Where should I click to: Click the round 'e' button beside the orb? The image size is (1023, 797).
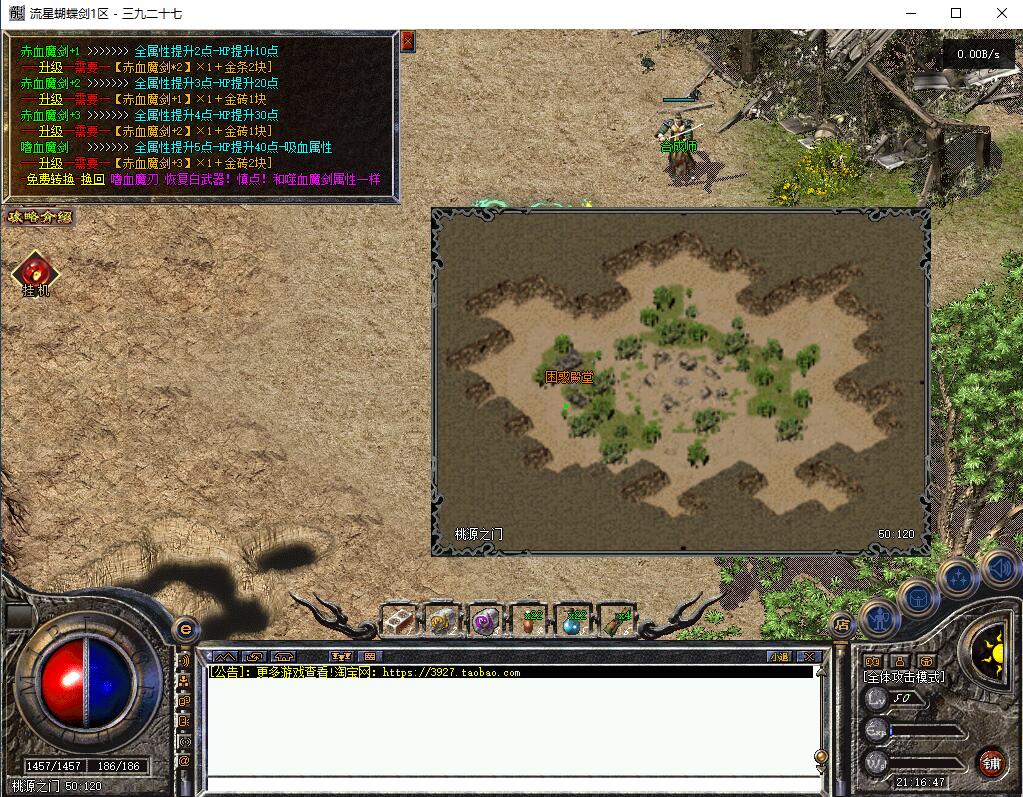(x=184, y=630)
